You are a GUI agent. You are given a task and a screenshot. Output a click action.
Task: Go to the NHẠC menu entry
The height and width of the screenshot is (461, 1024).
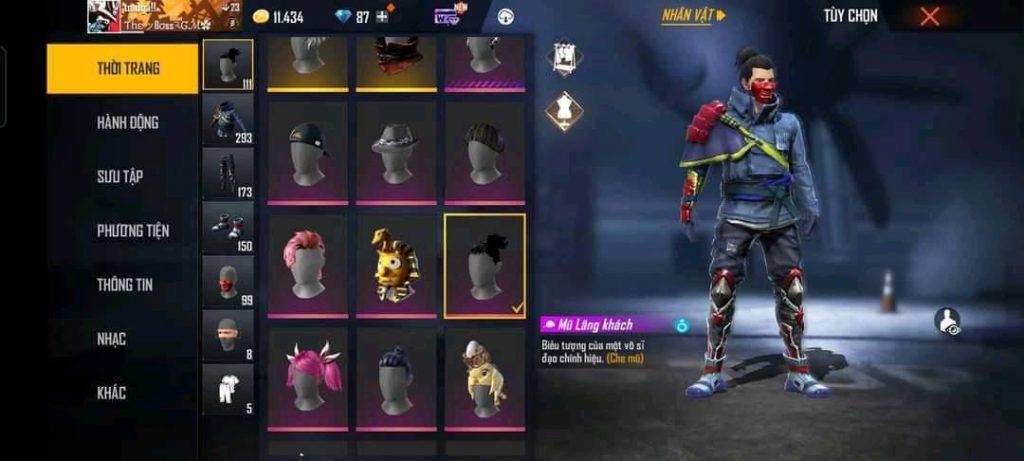click(x=111, y=339)
